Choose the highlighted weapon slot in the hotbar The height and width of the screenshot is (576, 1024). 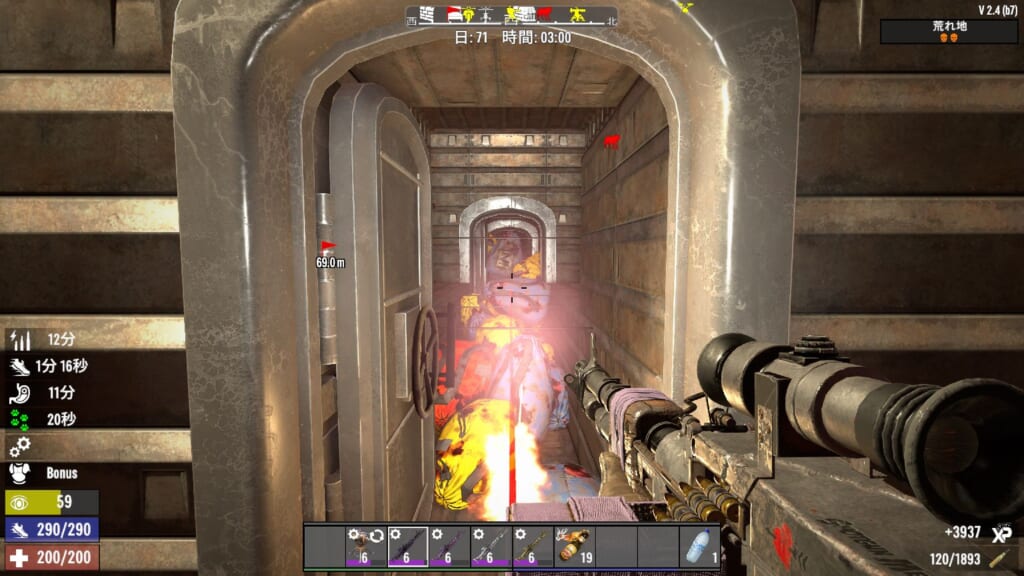(407, 547)
